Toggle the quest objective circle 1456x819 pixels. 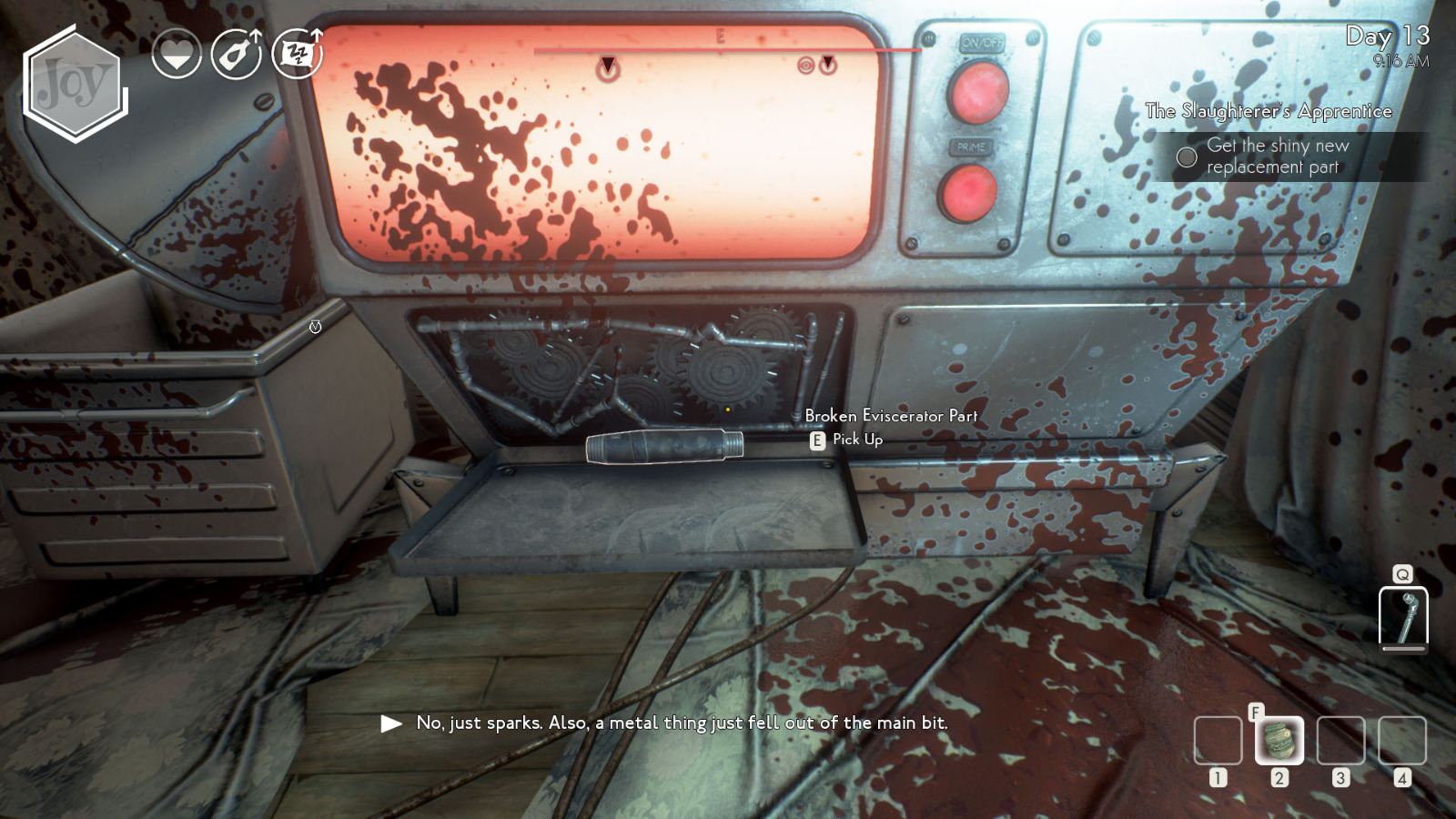click(x=1187, y=157)
